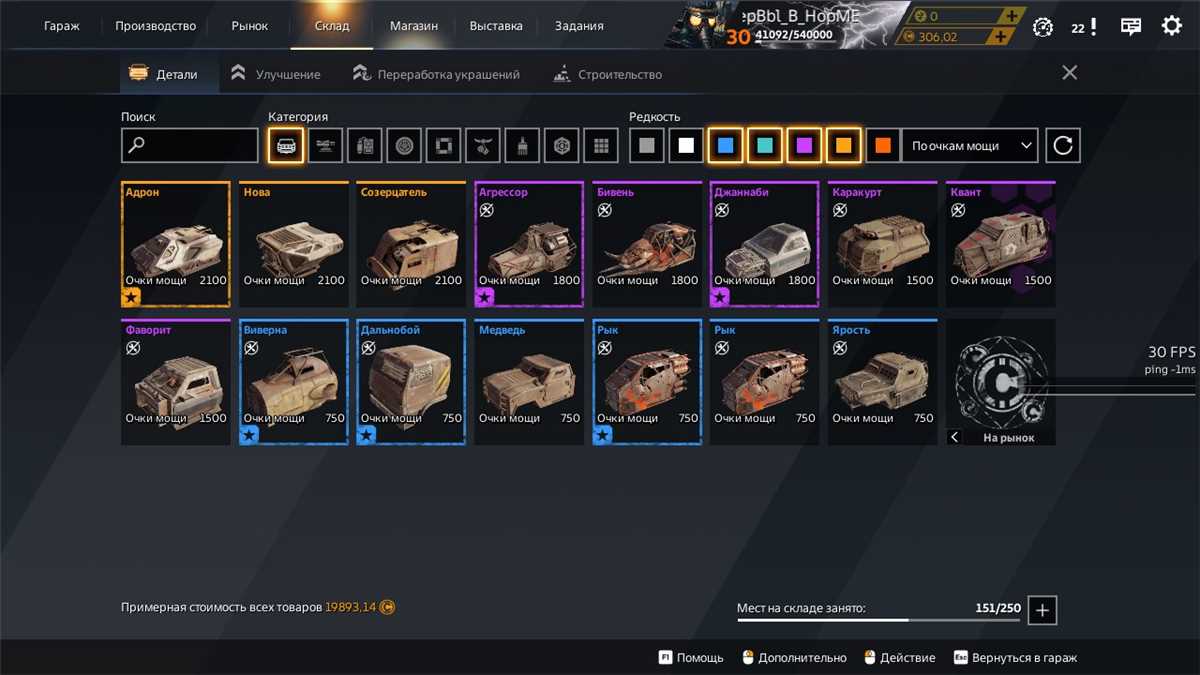Expand storage with the plus button
1200x675 pixels.
[x=1042, y=609]
